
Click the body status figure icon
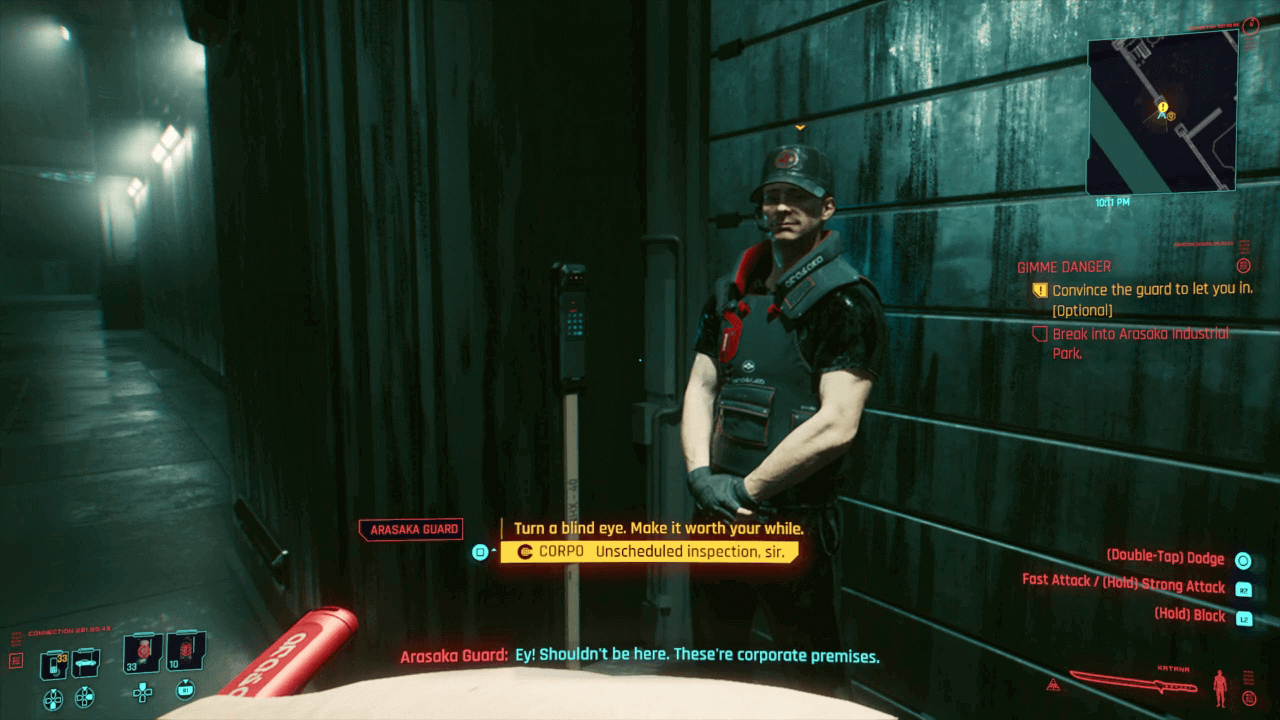click(1220, 688)
